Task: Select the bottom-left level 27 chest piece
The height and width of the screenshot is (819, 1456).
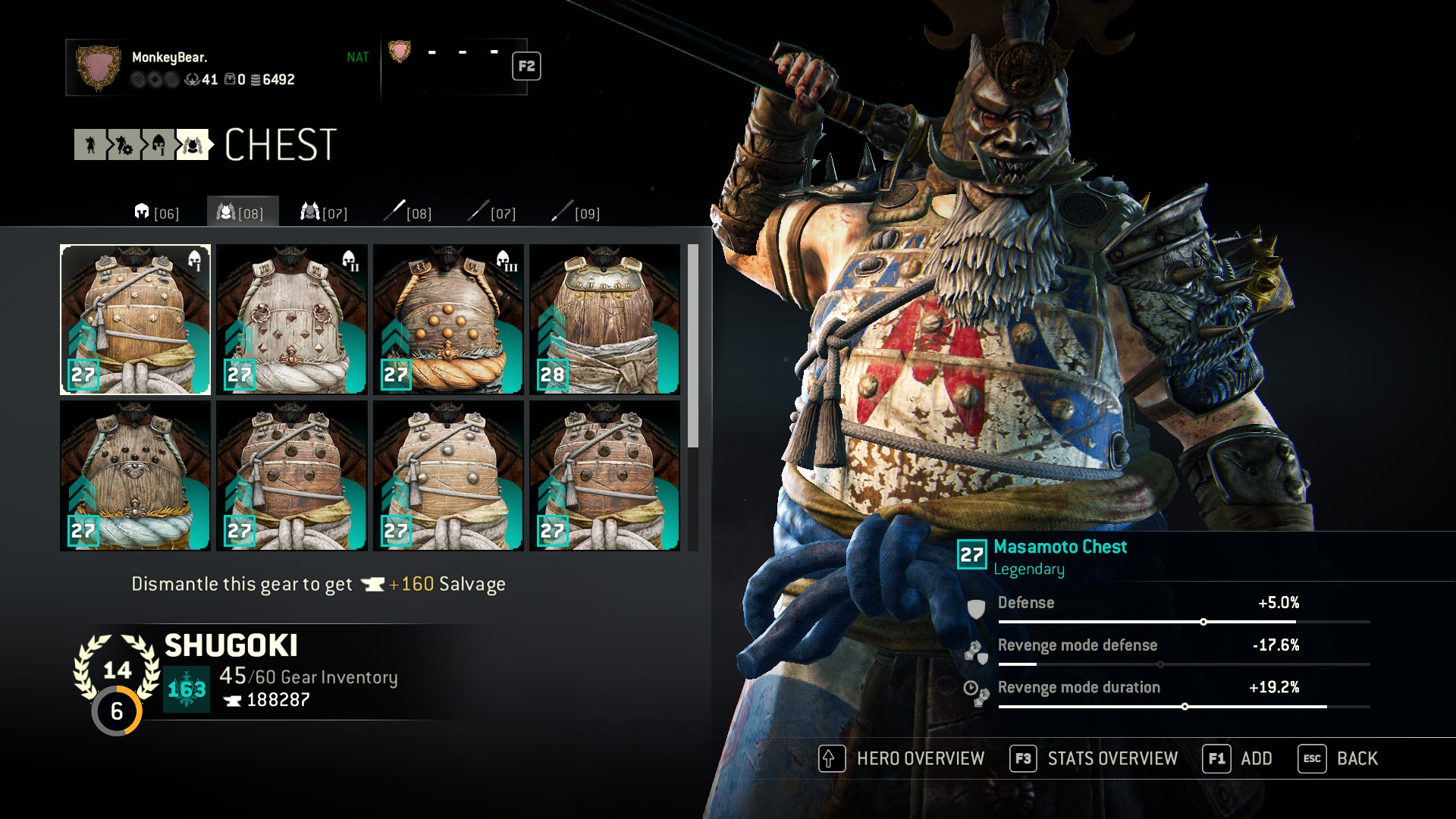Action: (135, 475)
